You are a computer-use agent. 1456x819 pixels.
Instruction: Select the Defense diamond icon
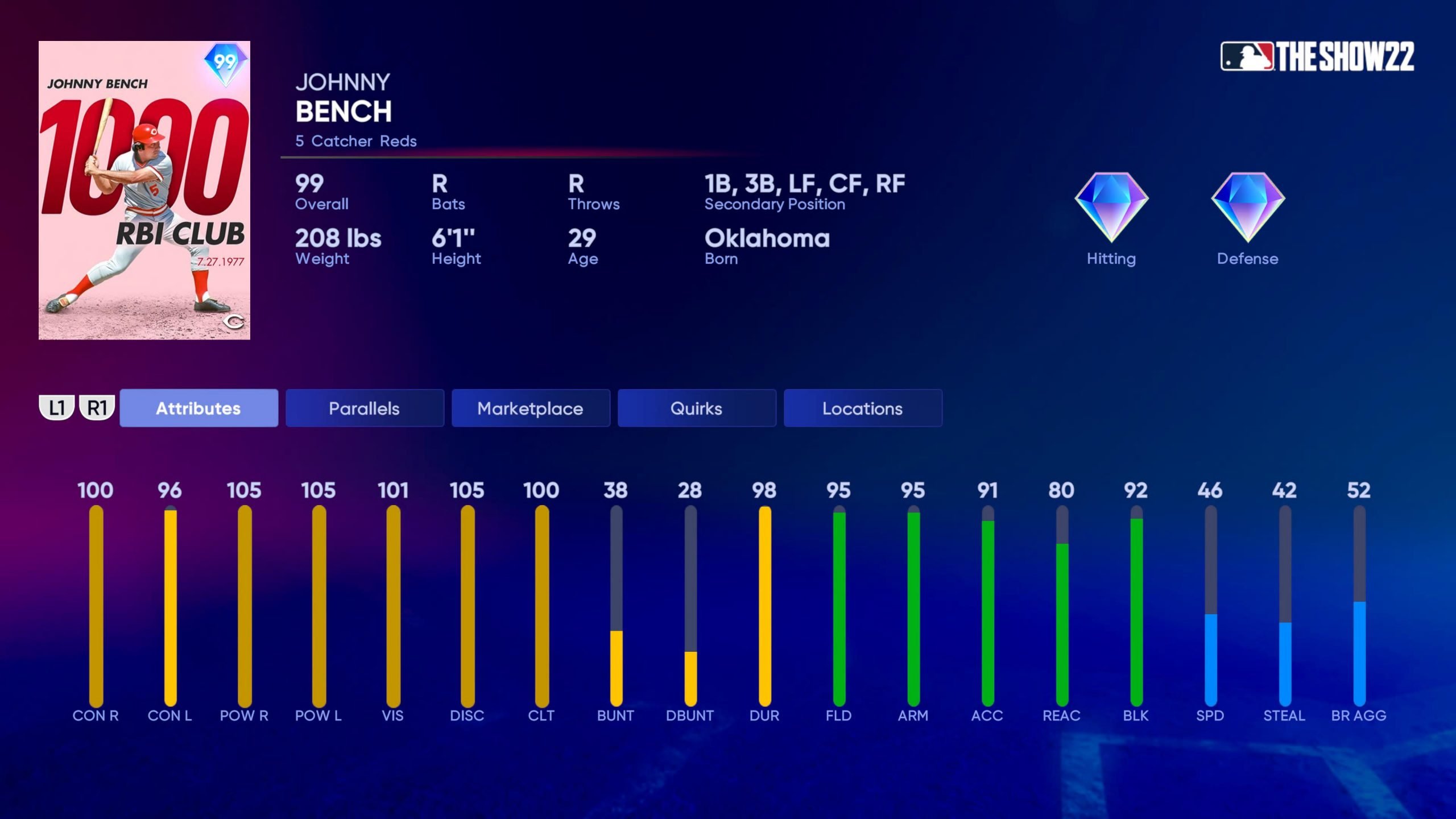(1247, 208)
